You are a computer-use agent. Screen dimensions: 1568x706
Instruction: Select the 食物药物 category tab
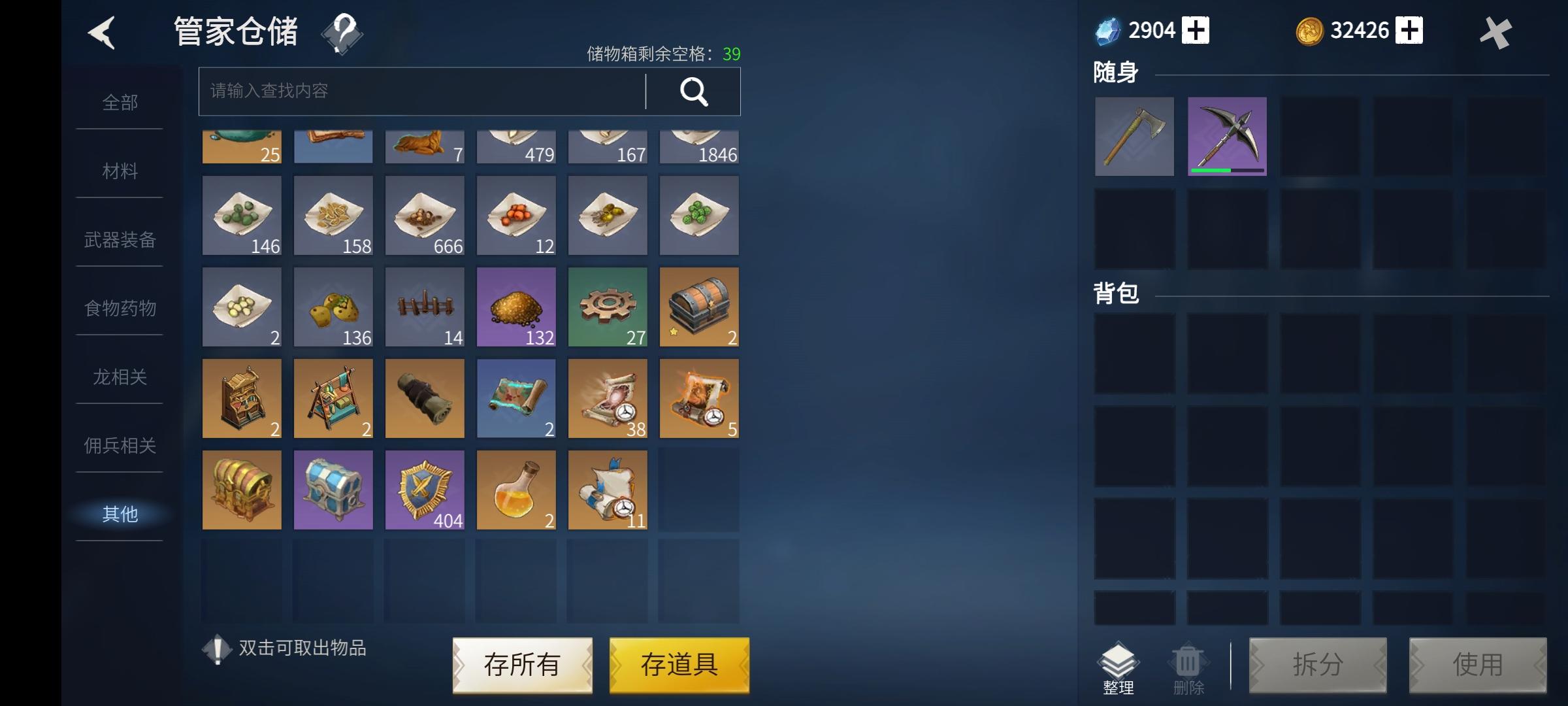[x=120, y=309]
